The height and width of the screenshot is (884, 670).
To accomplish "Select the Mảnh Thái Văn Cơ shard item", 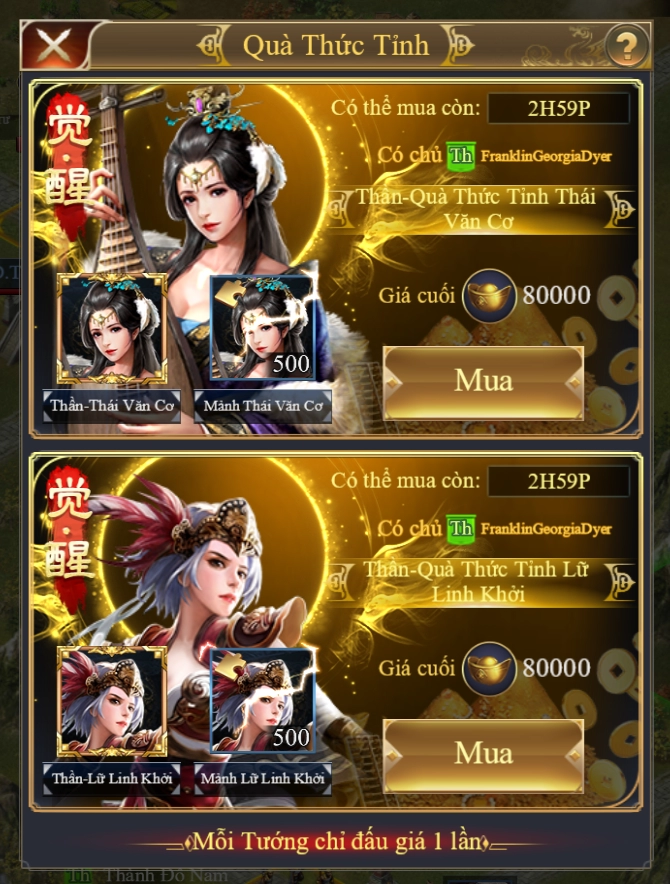I will [x=263, y=328].
